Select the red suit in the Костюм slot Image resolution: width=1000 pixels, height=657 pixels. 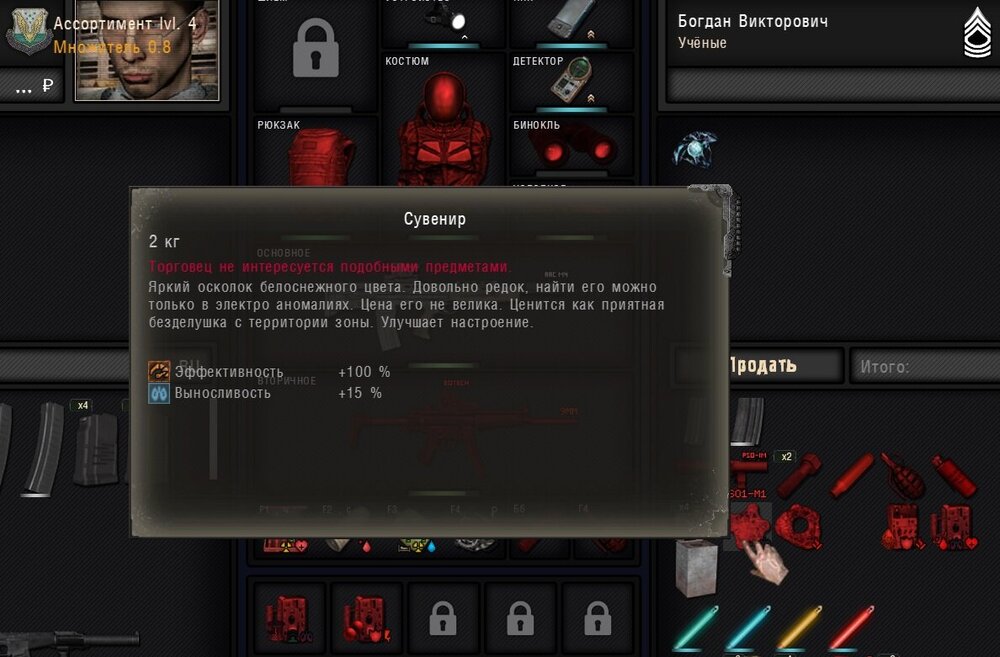[442, 130]
